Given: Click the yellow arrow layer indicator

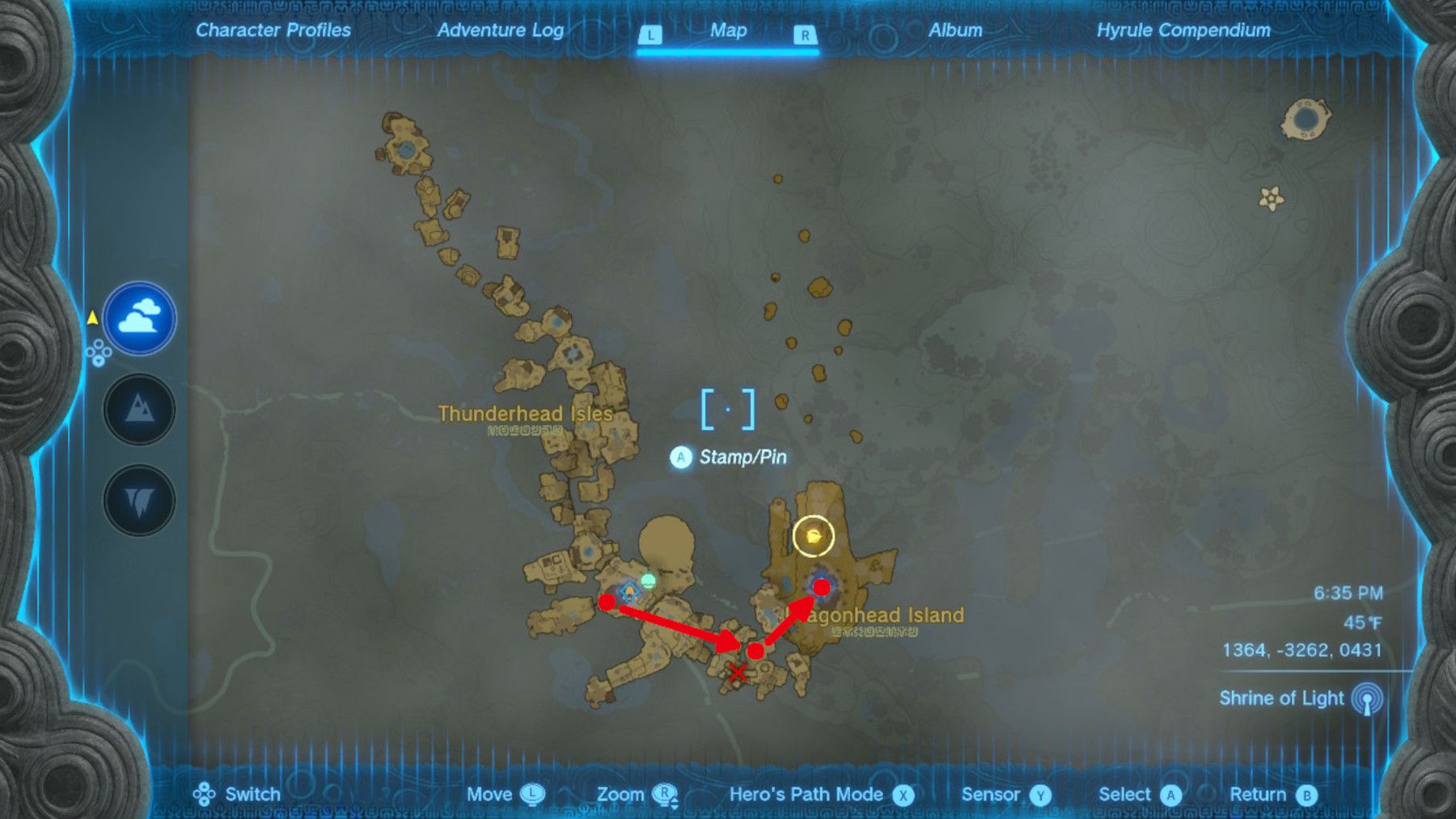Looking at the screenshot, I should tap(91, 319).
